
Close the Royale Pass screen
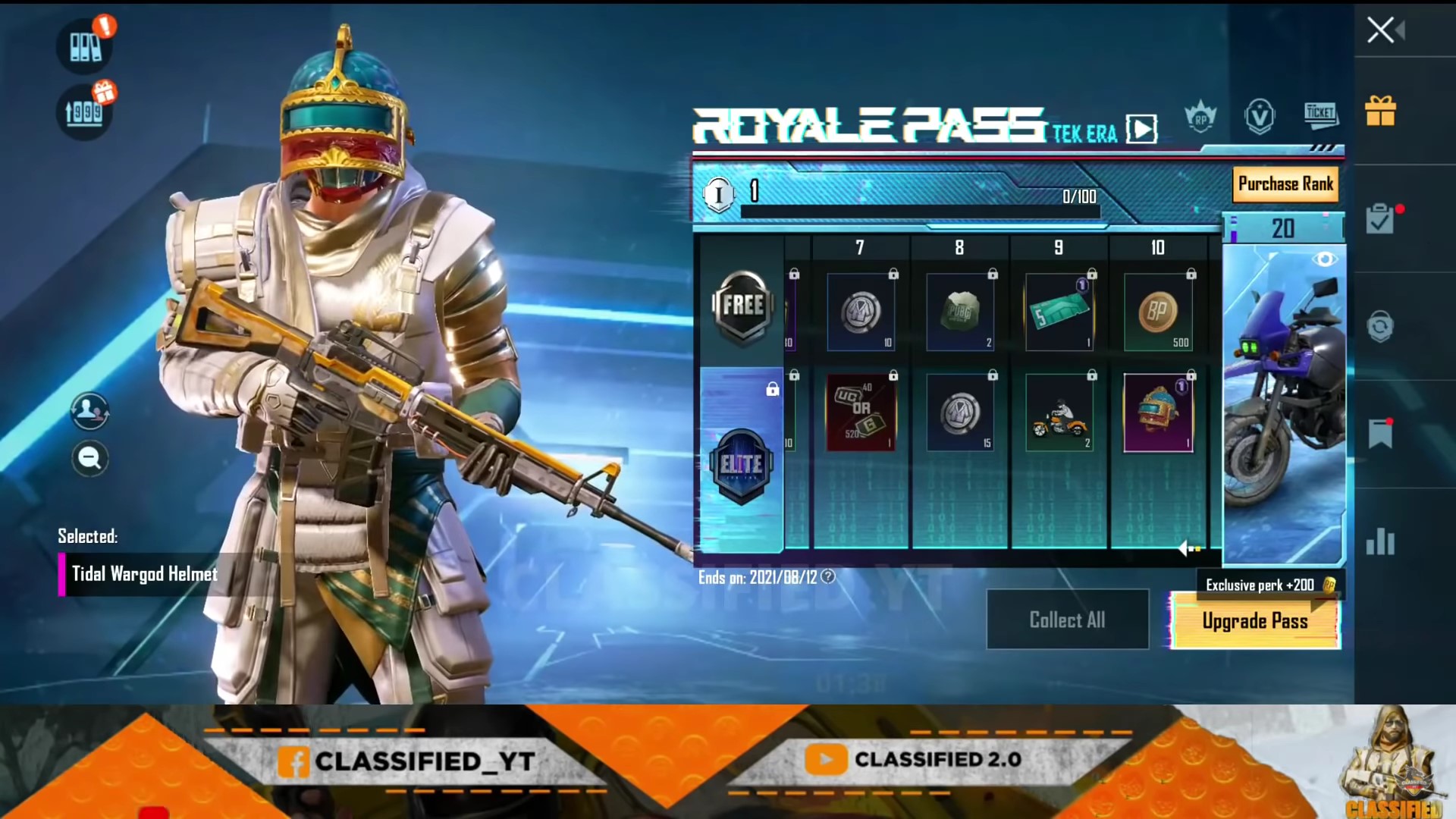coord(1381,30)
